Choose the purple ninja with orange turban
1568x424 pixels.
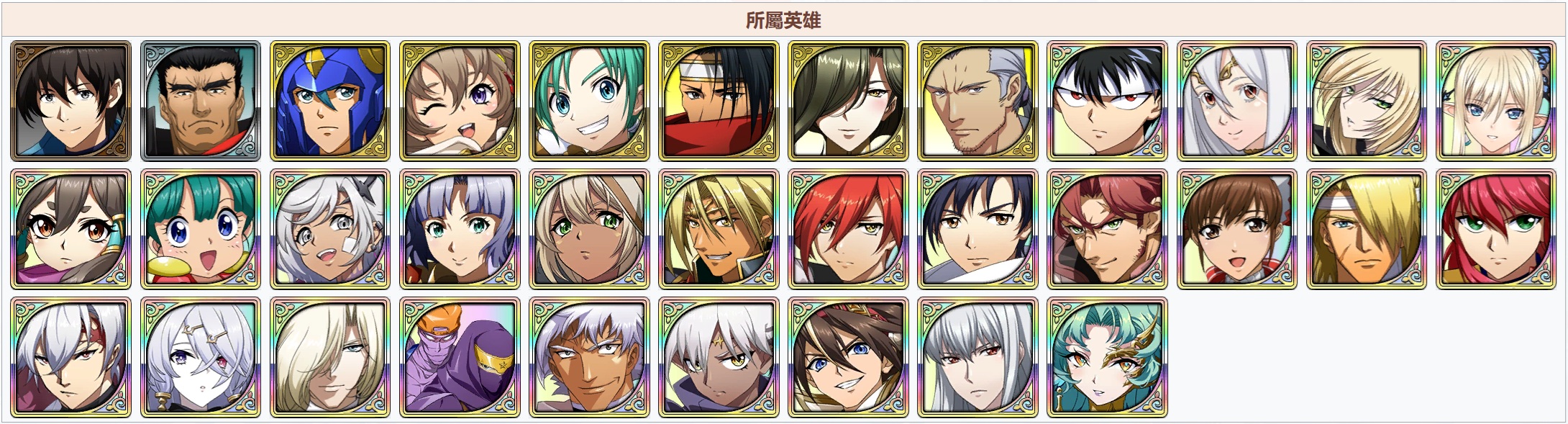pos(460,357)
